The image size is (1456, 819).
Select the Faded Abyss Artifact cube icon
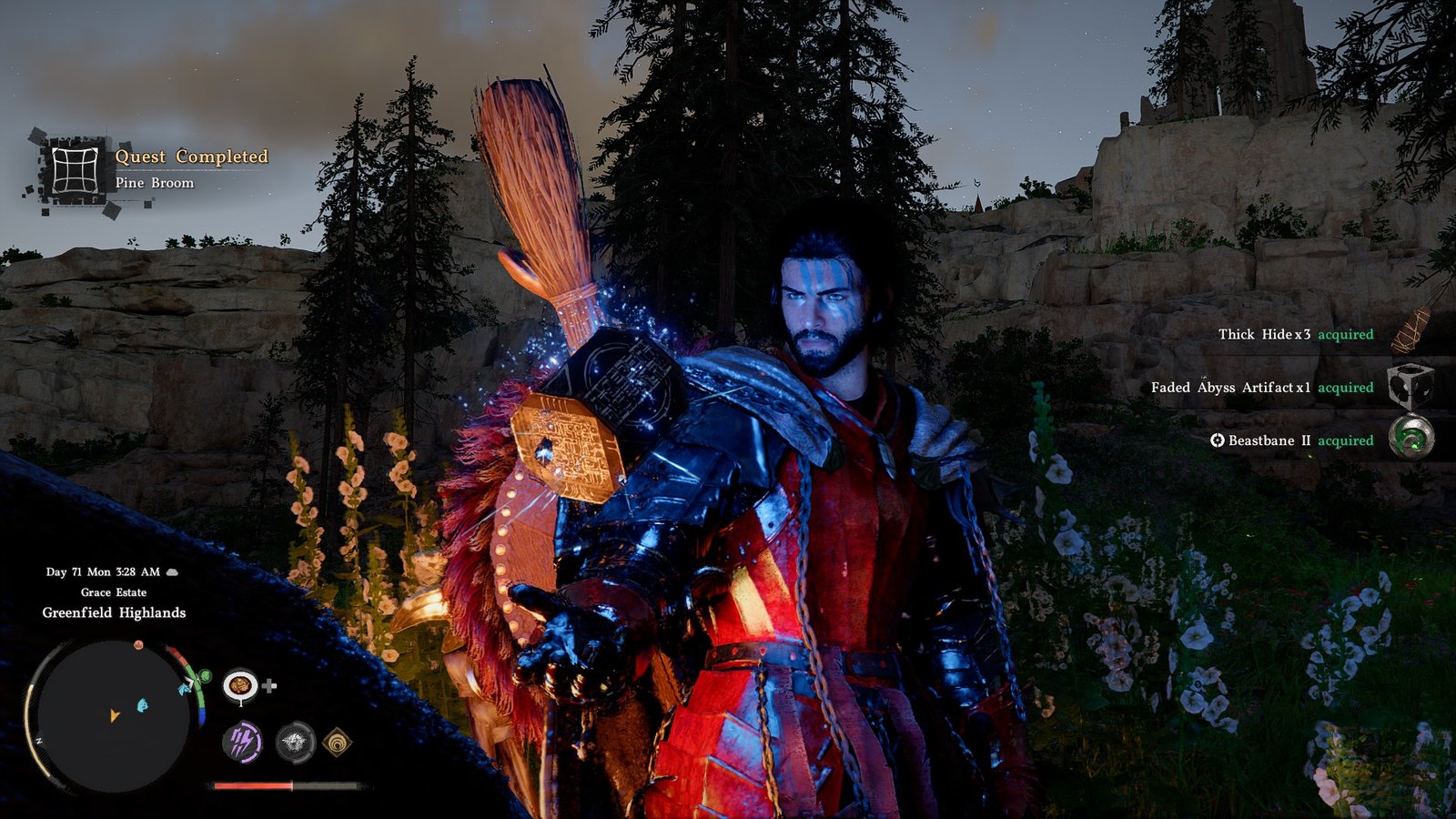point(1410,388)
